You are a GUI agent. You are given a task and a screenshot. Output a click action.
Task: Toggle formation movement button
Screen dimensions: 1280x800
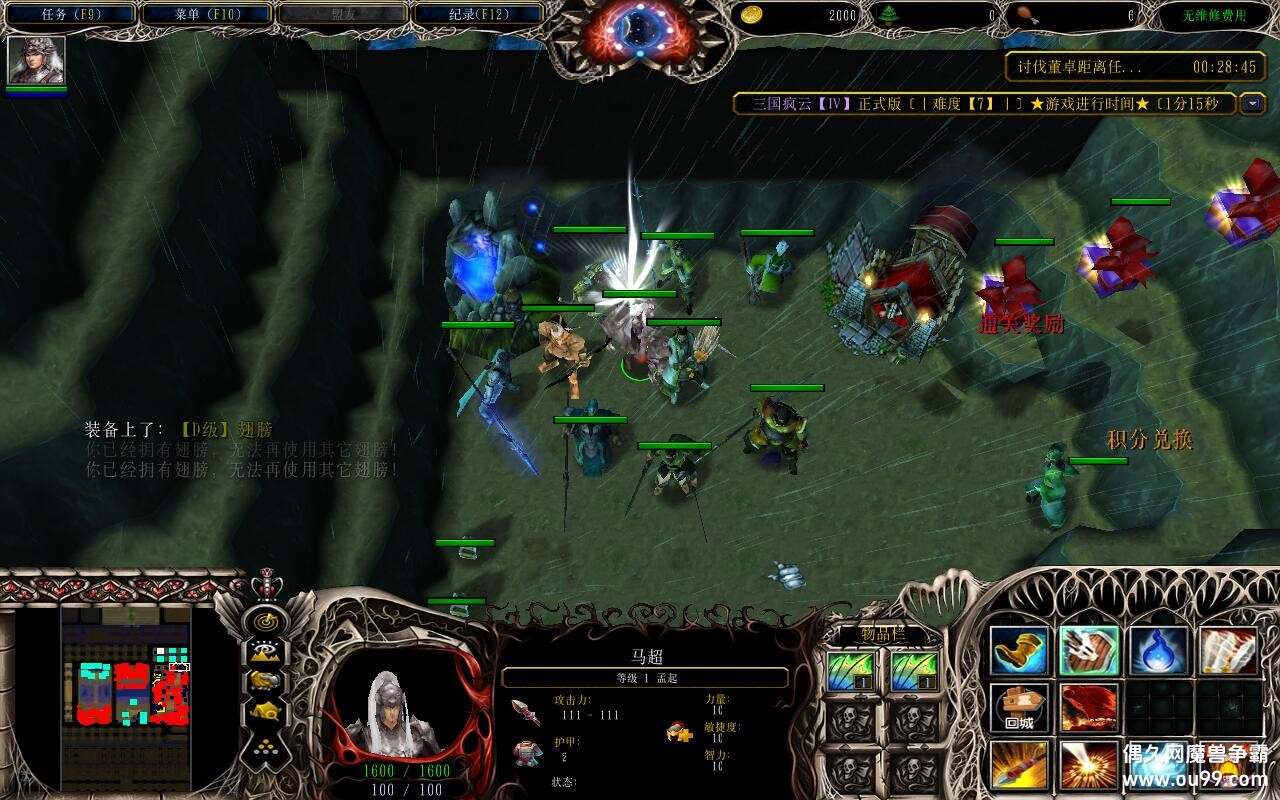pyautogui.click(x=265, y=745)
